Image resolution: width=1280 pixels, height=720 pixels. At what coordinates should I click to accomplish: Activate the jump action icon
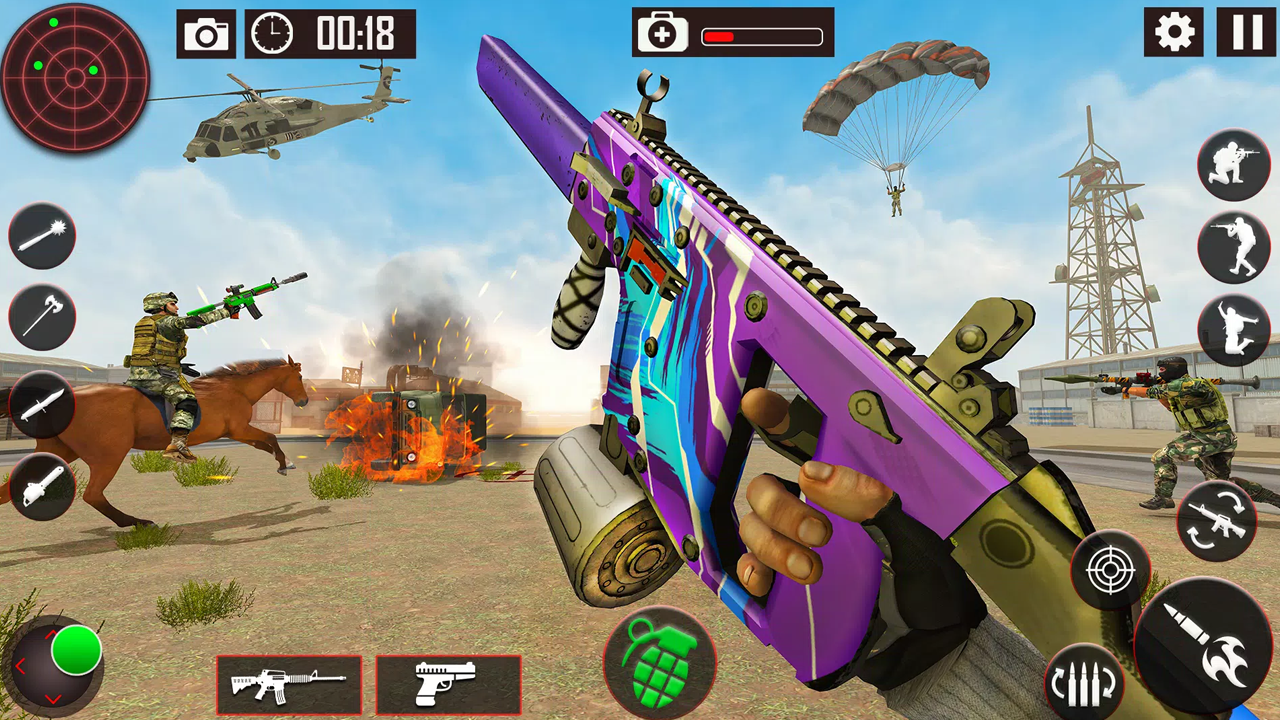pos(1233,330)
